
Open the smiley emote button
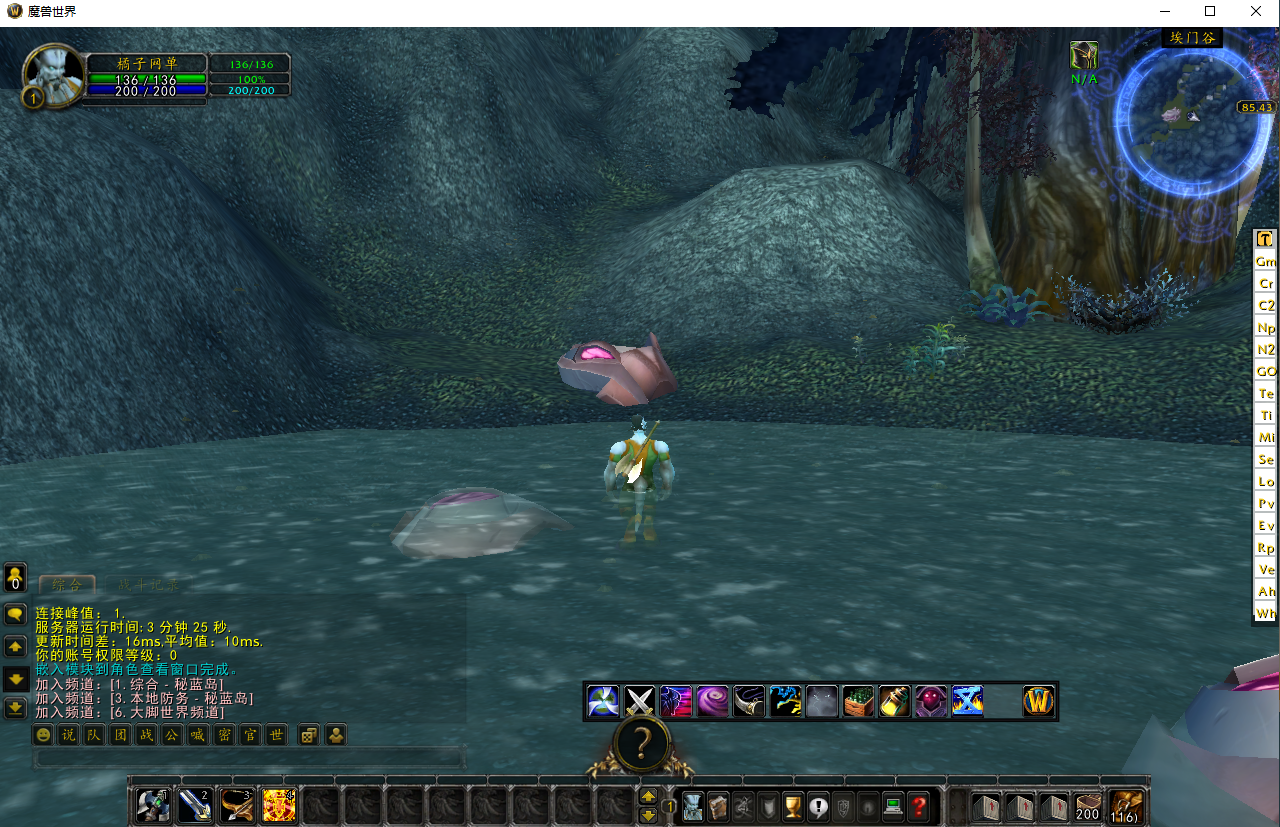[x=43, y=735]
